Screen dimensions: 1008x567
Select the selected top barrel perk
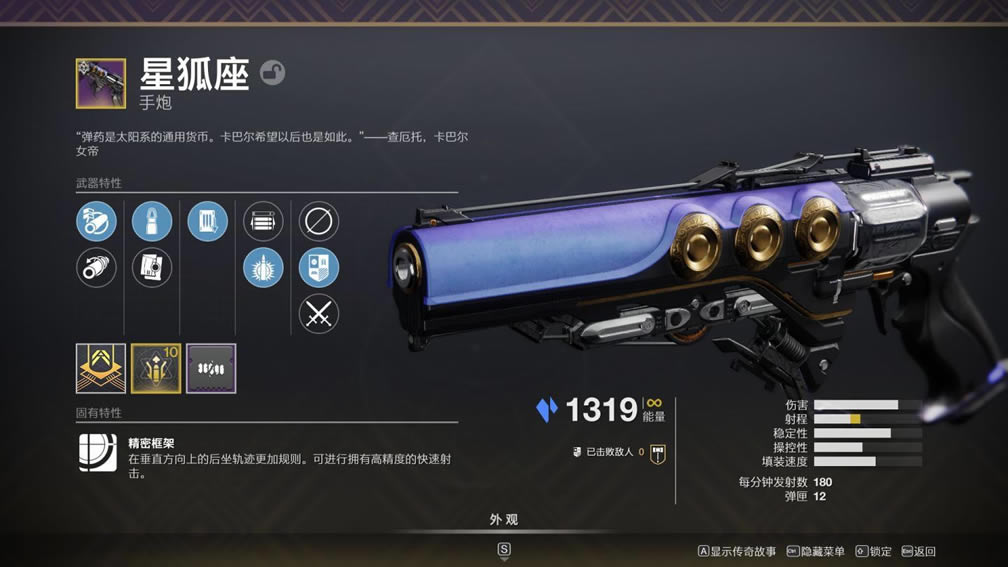tap(96, 221)
